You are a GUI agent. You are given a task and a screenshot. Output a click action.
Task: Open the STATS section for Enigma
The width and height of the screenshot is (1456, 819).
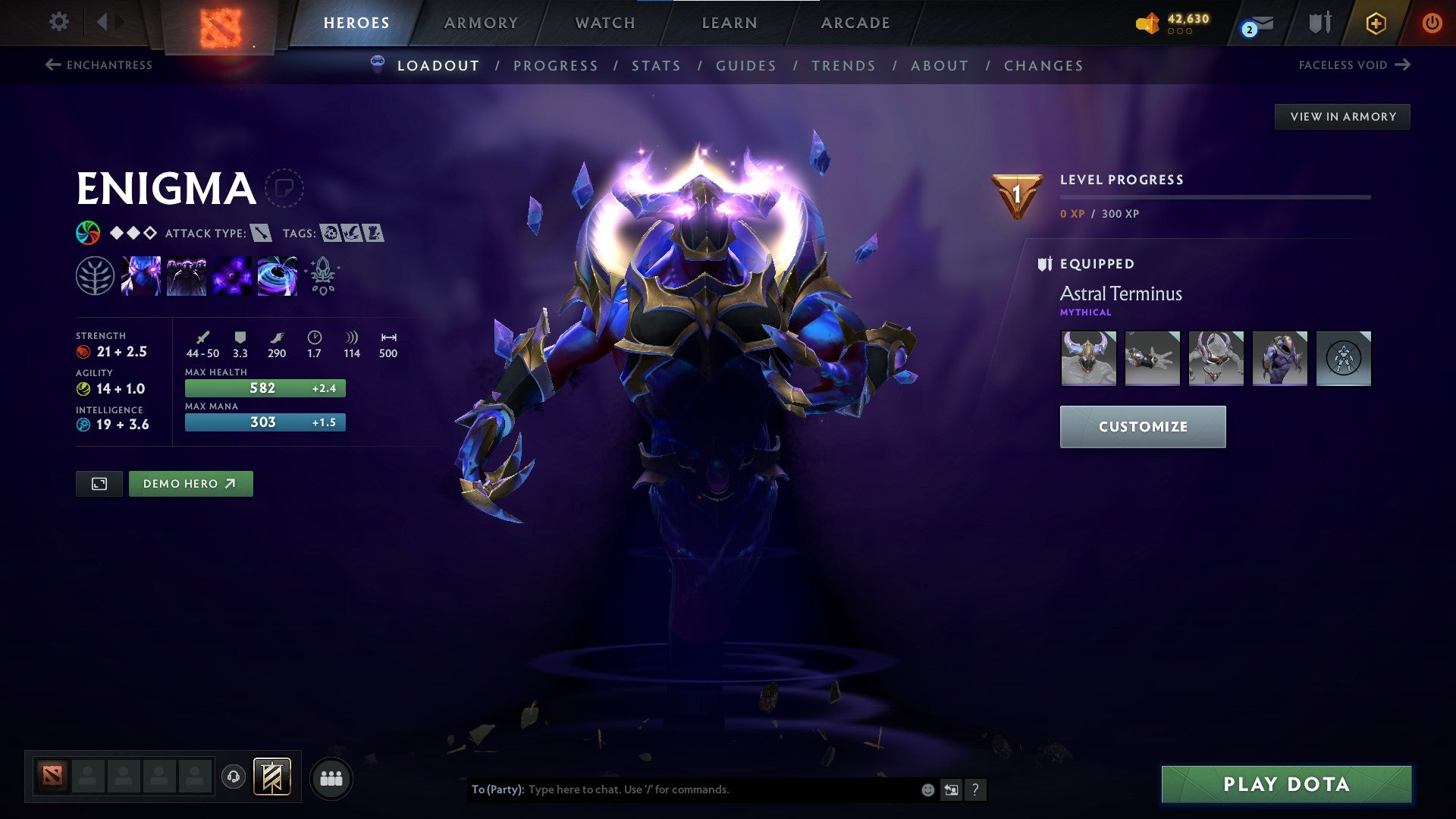[657, 66]
